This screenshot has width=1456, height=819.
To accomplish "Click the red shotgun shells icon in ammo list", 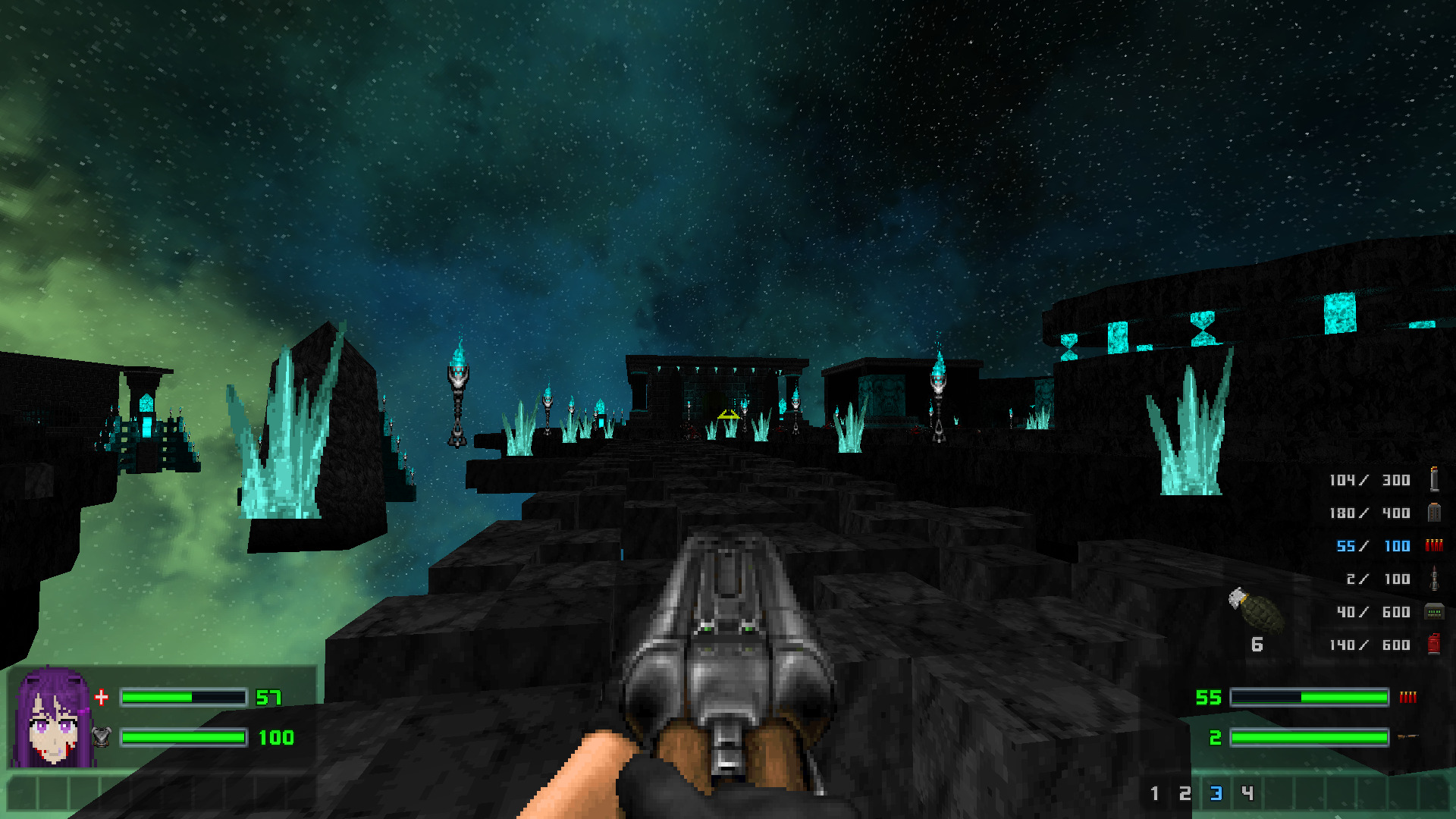I will point(1433,545).
